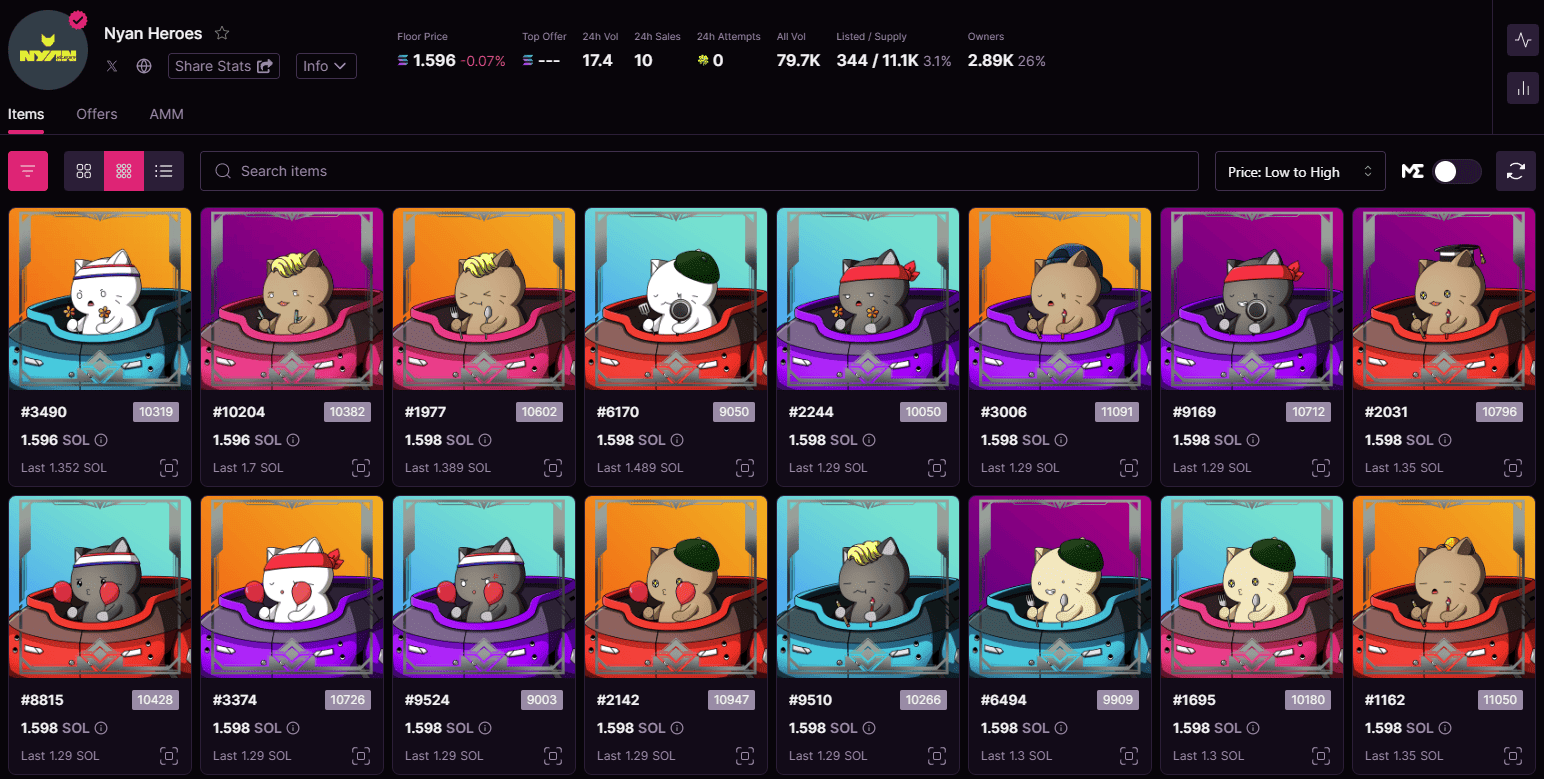This screenshot has width=1544, height=779.
Task: Open the Nyan Heroes website globe icon
Action: click(x=142, y=66)
